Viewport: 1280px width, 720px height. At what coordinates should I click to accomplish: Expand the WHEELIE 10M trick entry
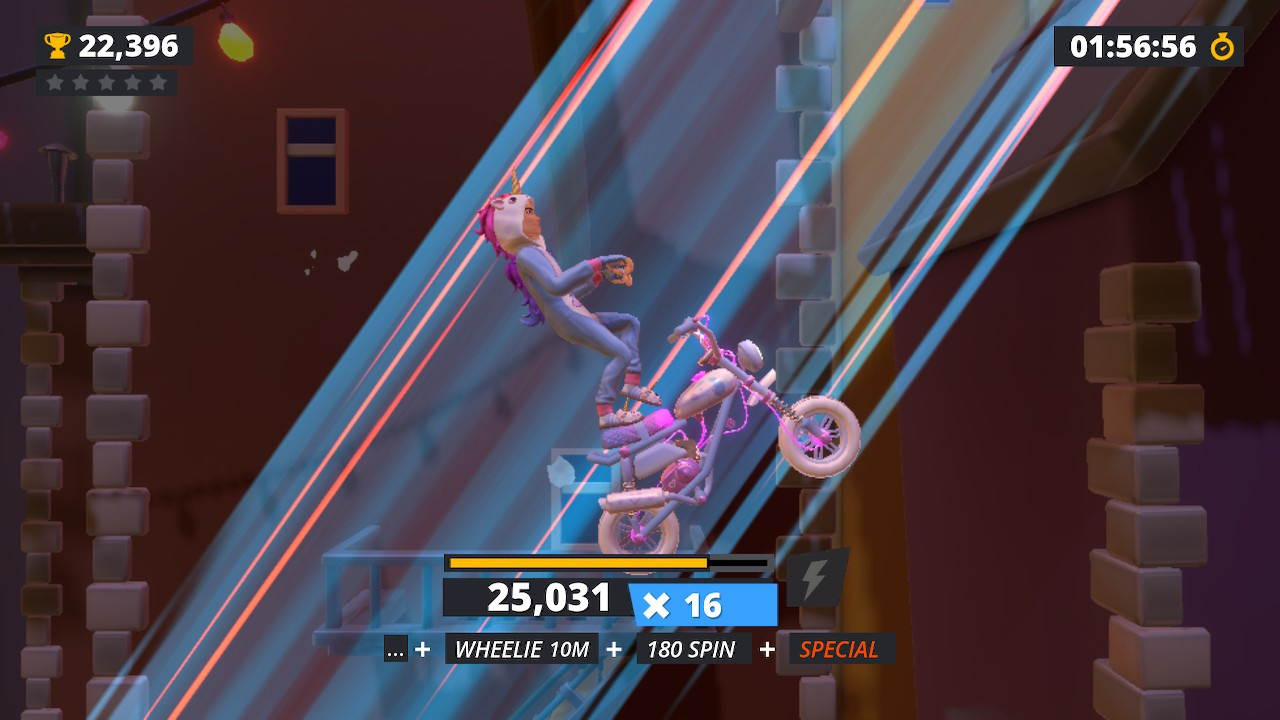[521, 649]
